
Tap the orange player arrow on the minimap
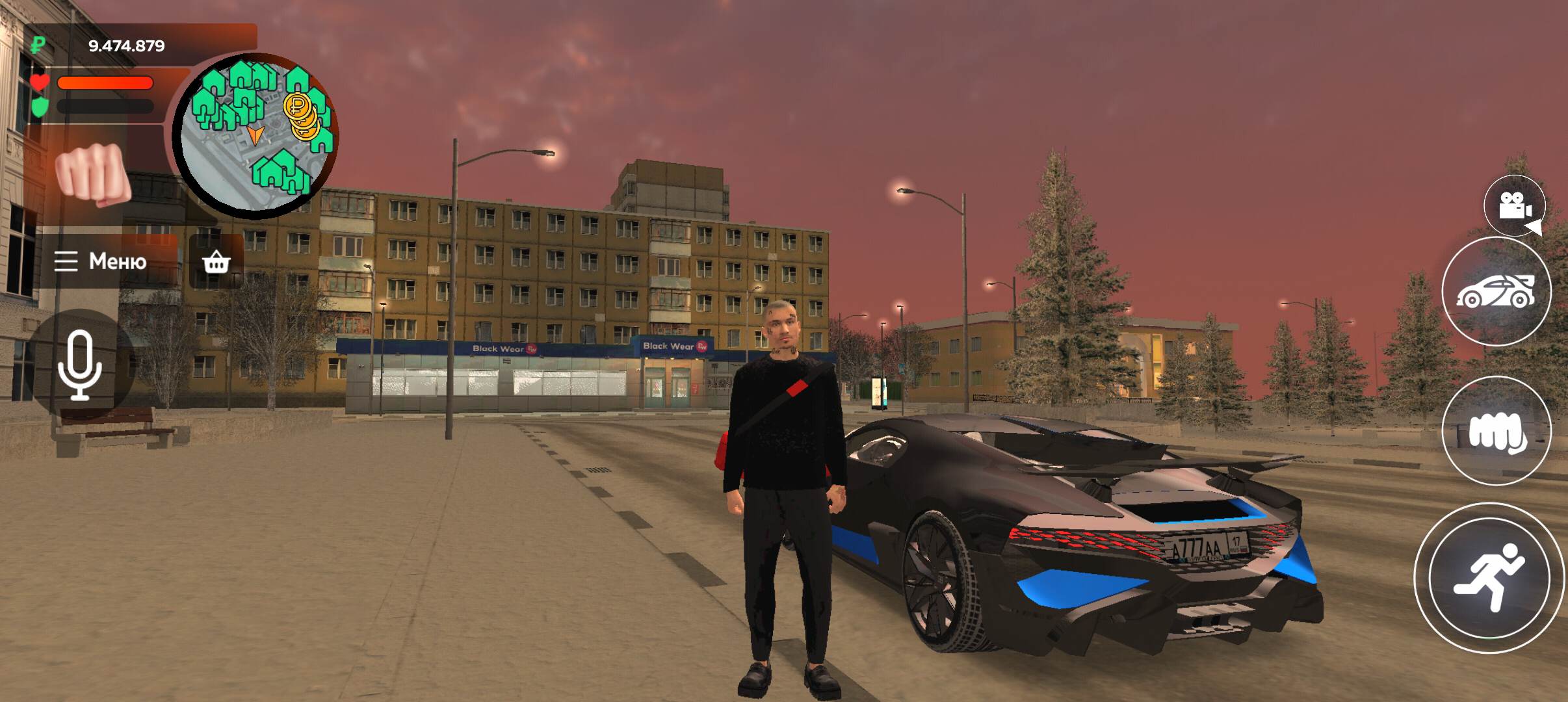pyautogui.click(x=255, y=135)
